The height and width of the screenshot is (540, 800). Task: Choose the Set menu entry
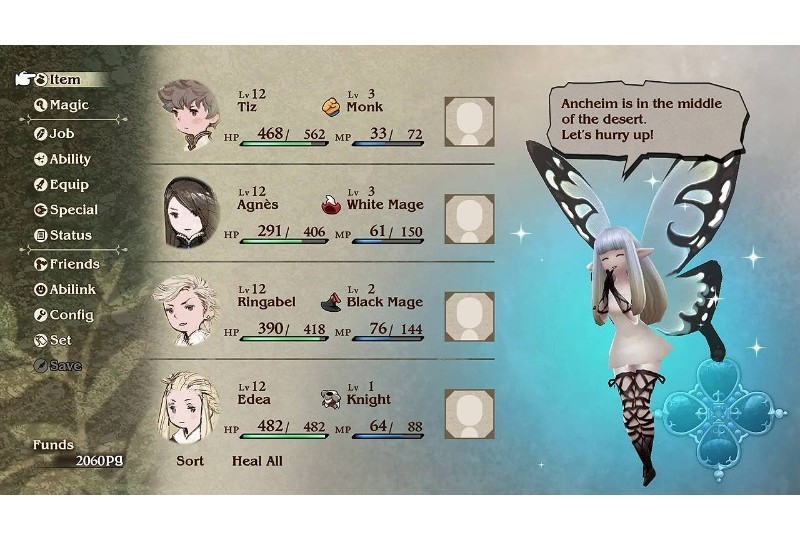tap(60, 340)
